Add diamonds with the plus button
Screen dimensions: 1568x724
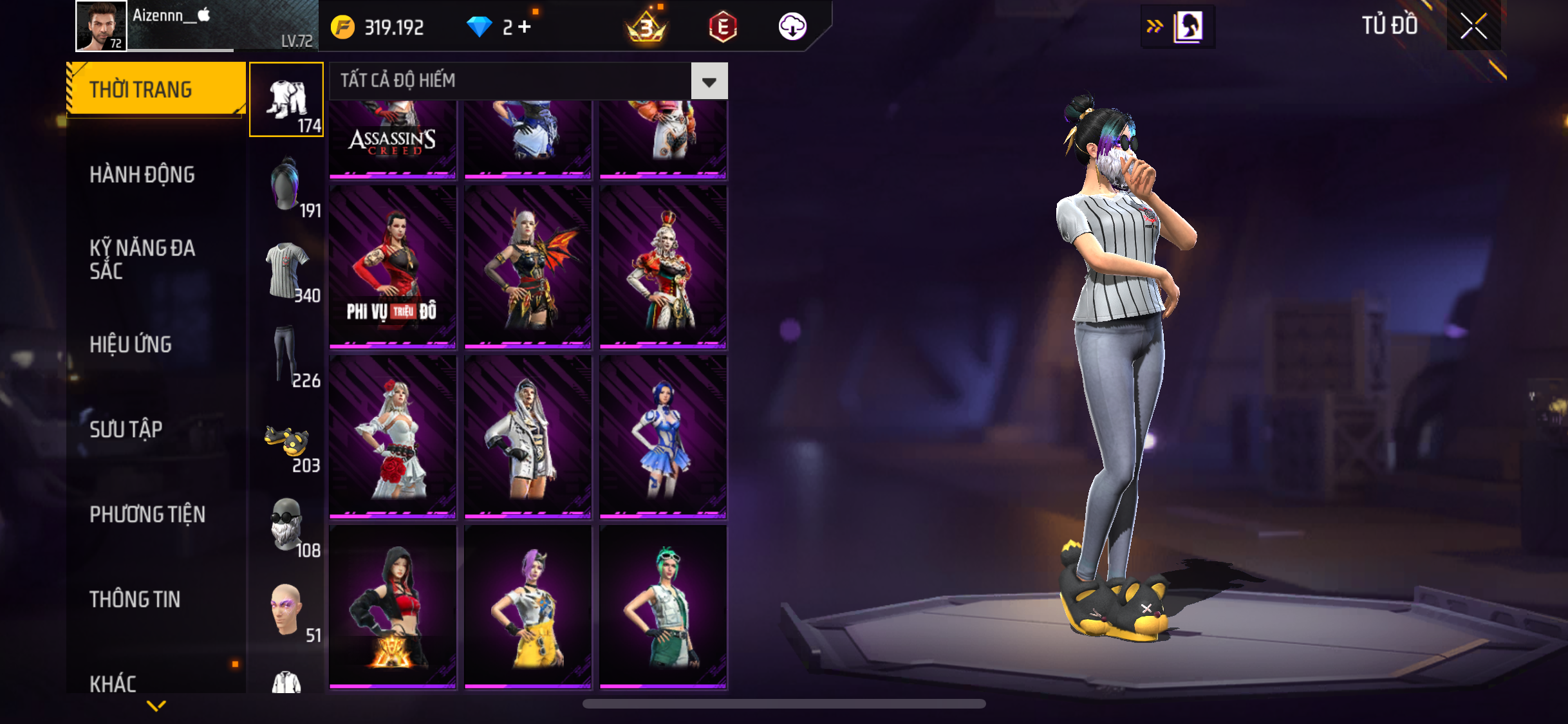(x=525, y=27)
